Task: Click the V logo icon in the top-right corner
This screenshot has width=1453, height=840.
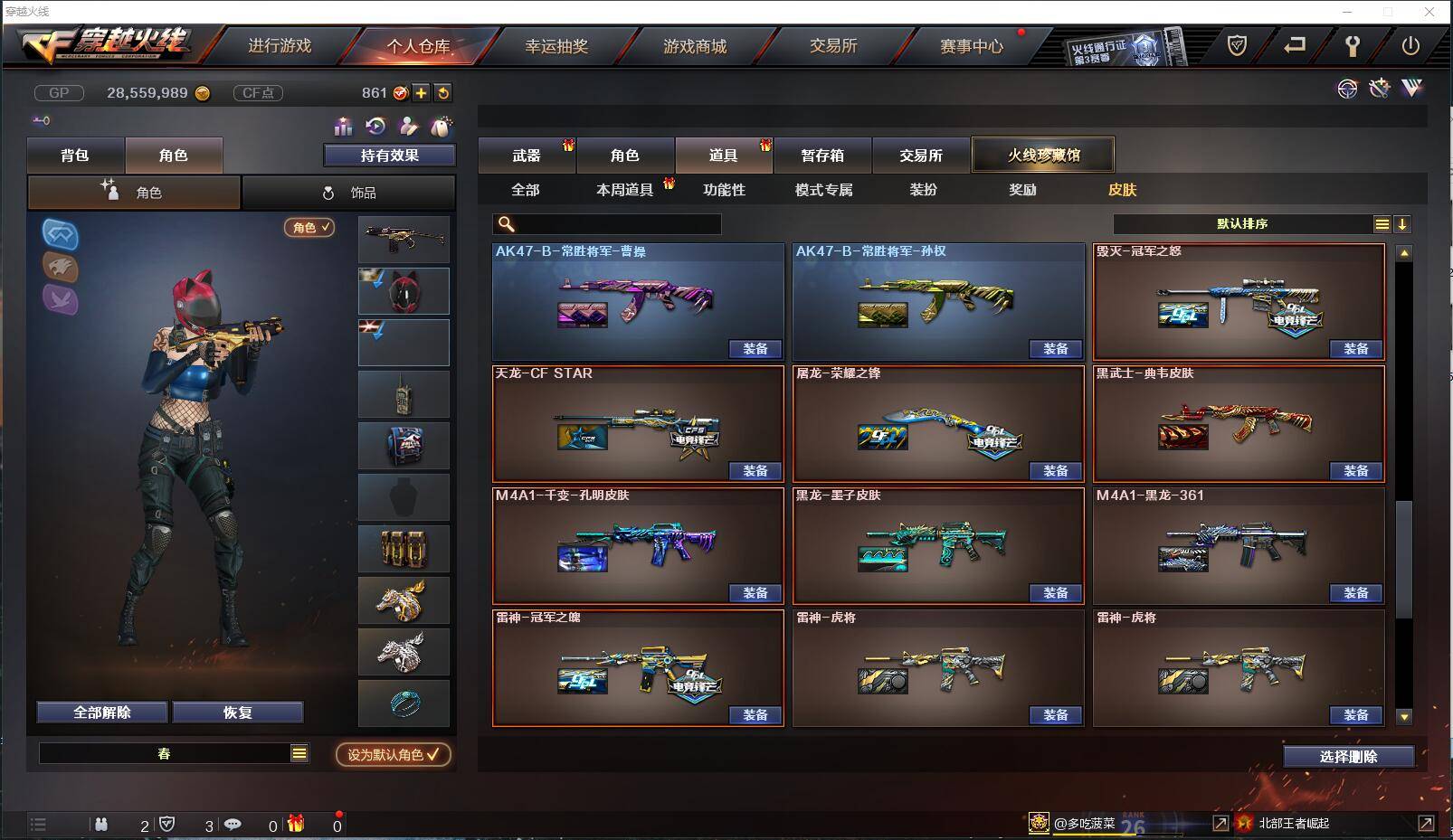Action: tap(1411, 88)
